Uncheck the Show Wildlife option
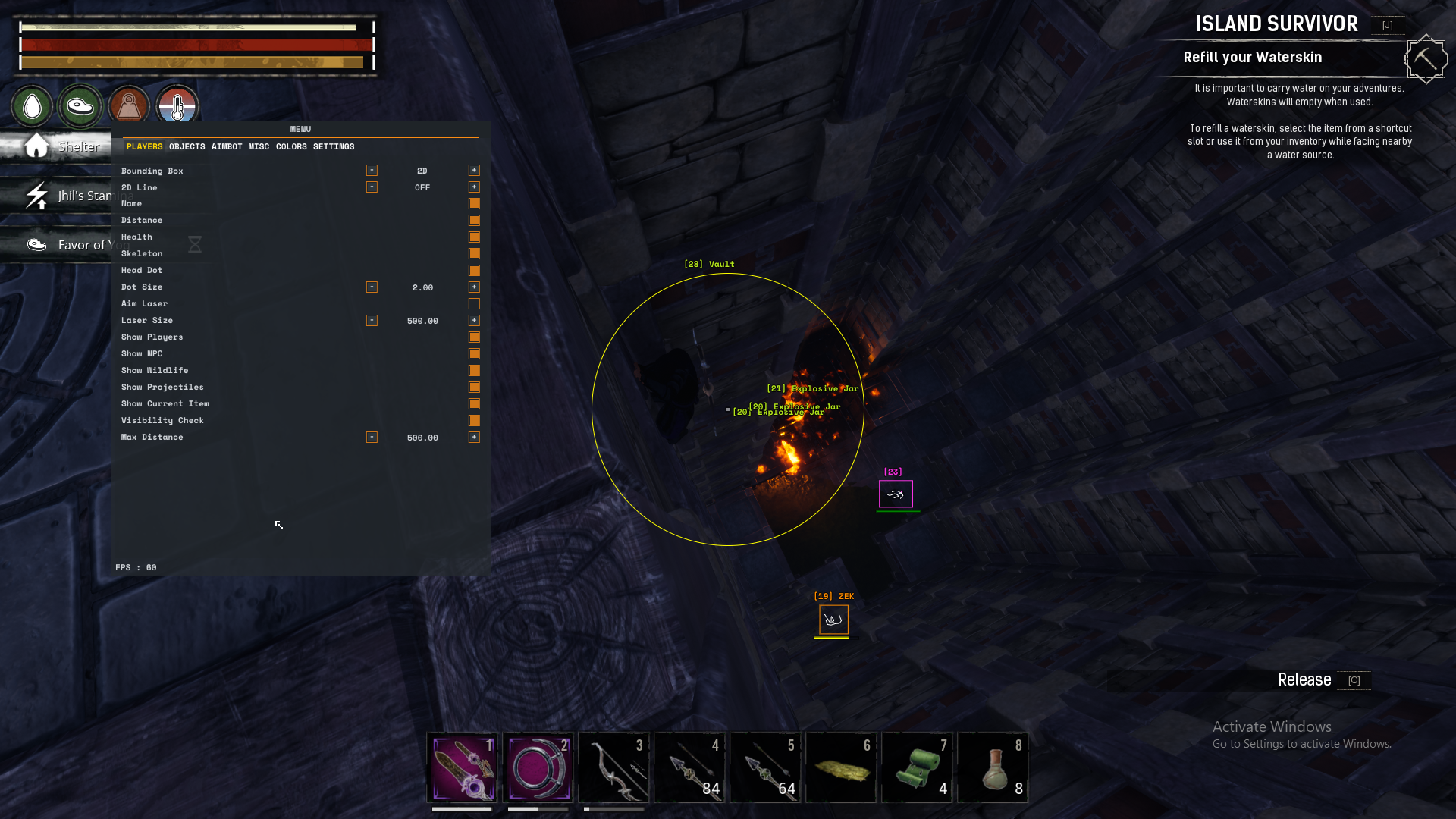Viewport: 1456px width, 819px height. [474, 371]
